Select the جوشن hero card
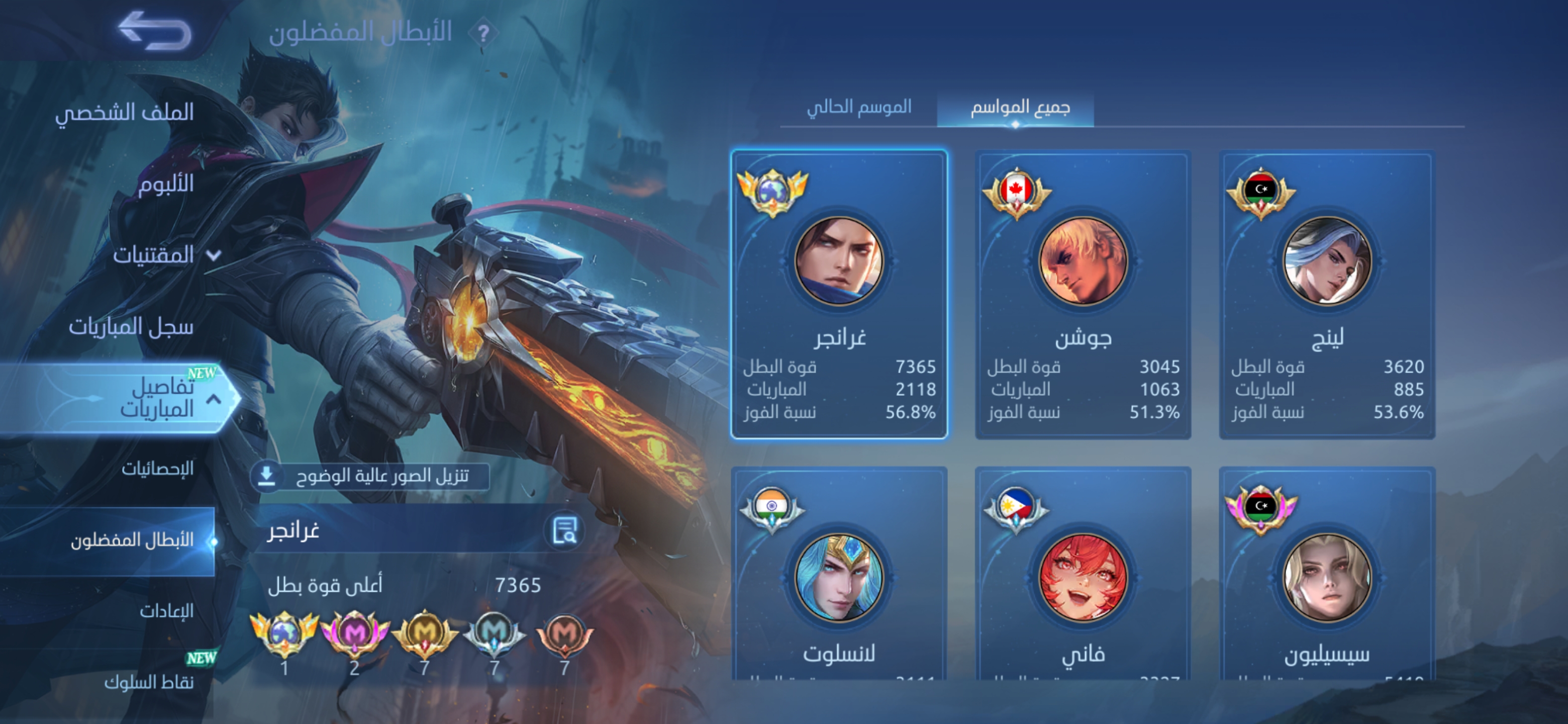The height and width of the screenshot is (724, 1568). pos(1082,294)
